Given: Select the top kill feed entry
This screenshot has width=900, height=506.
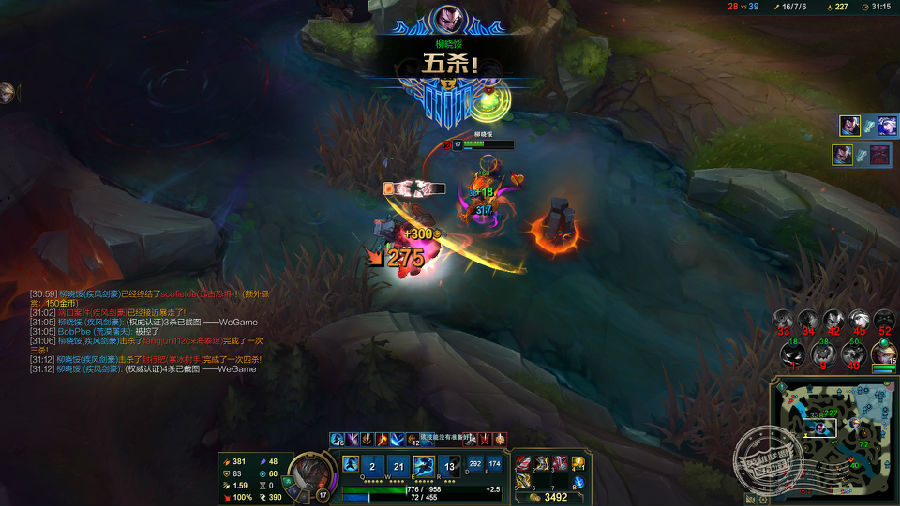Looking at the screenshot, I should (x=861, y=126).
